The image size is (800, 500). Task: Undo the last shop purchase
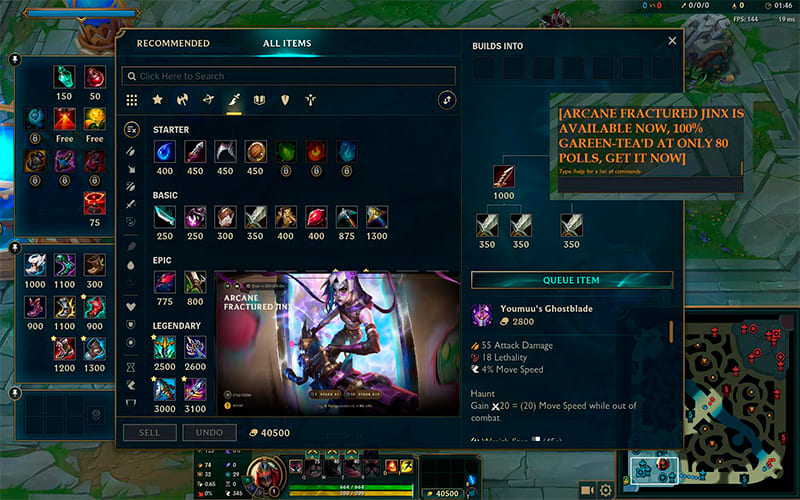[209, 433]
